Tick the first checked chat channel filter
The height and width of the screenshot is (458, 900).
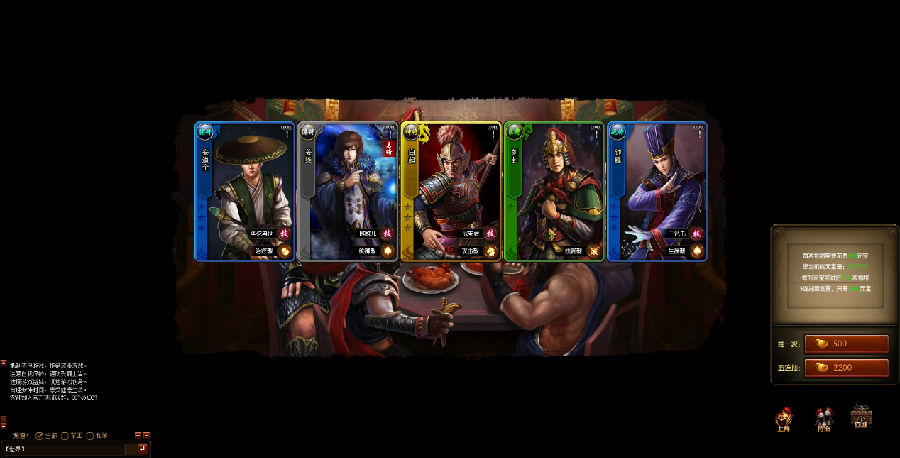click(x=39, y=435)
